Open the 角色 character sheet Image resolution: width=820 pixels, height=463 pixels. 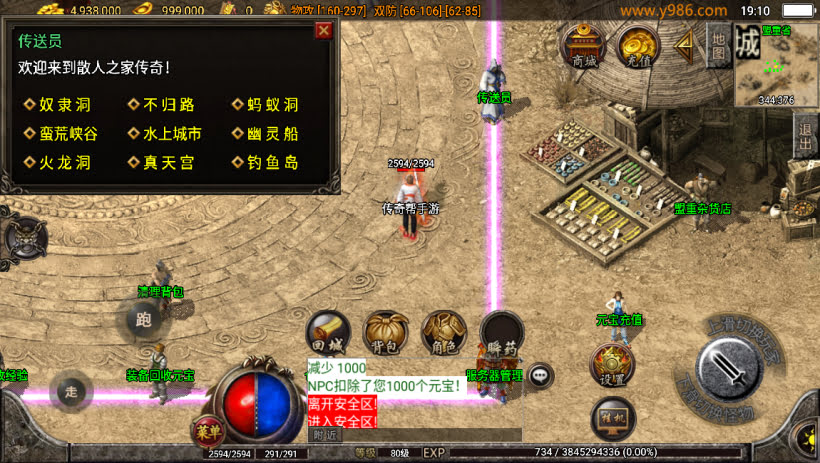point(443,332)
